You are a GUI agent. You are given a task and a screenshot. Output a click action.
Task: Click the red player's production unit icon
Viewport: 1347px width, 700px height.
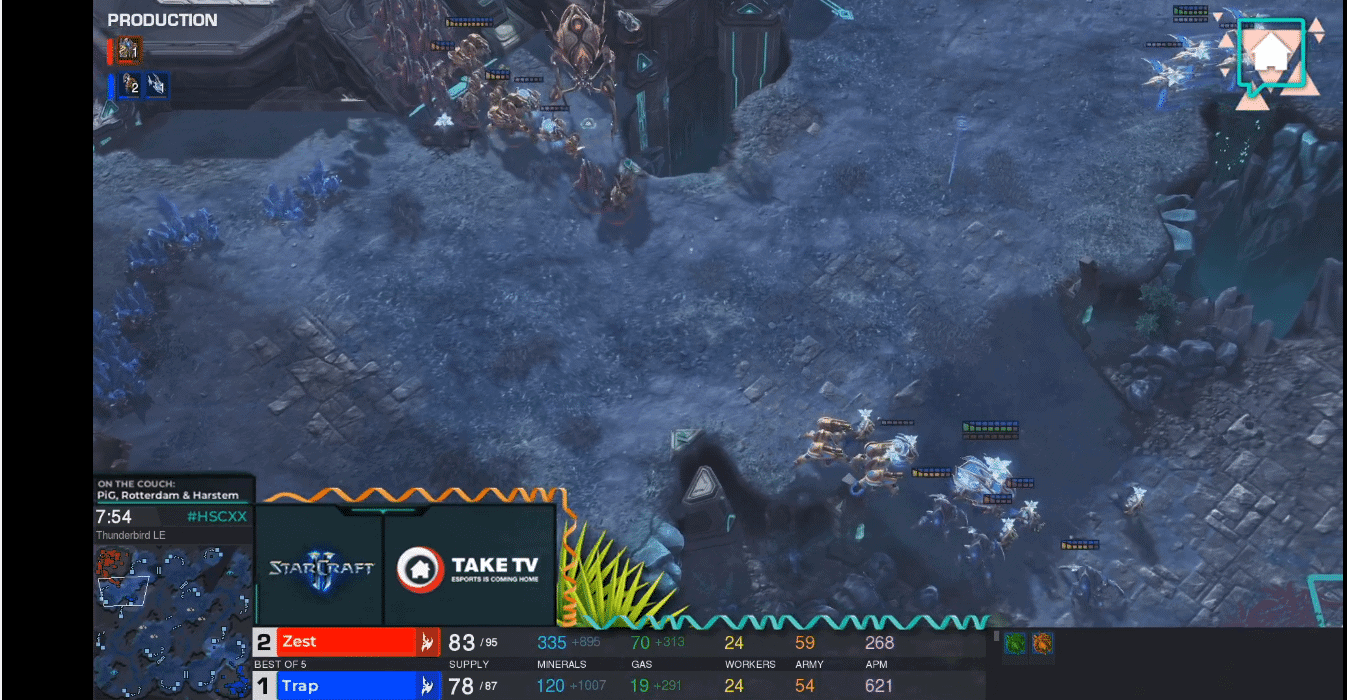(129, 49)
